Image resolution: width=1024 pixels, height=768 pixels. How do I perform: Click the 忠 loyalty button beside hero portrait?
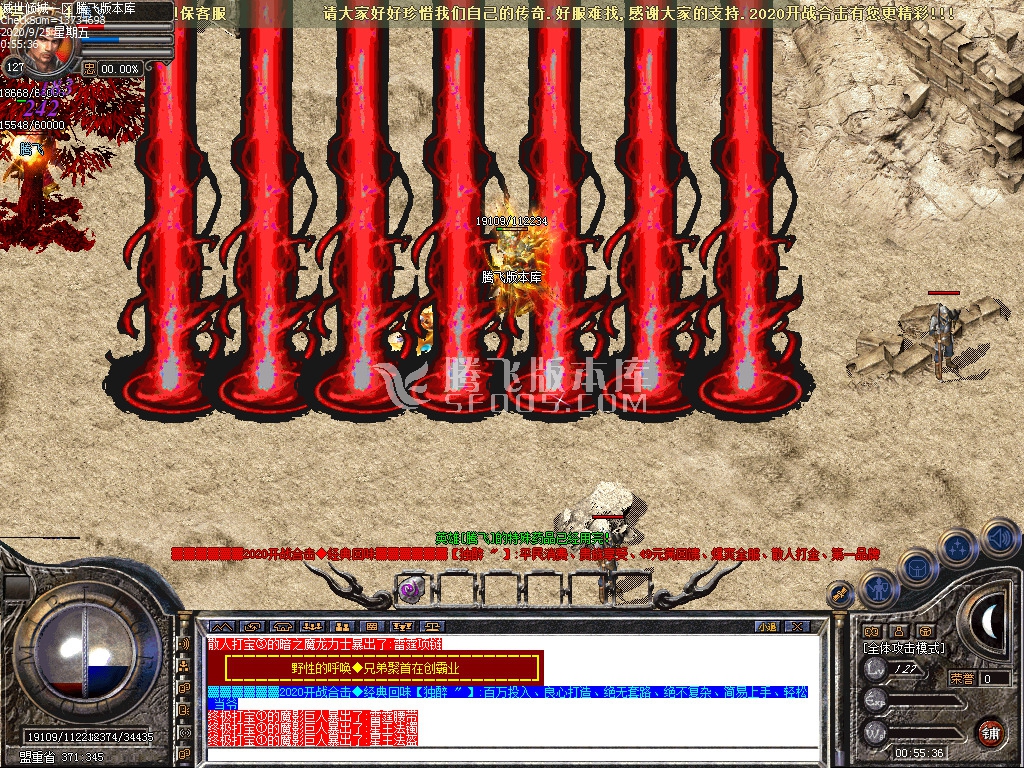click(90, 68)
